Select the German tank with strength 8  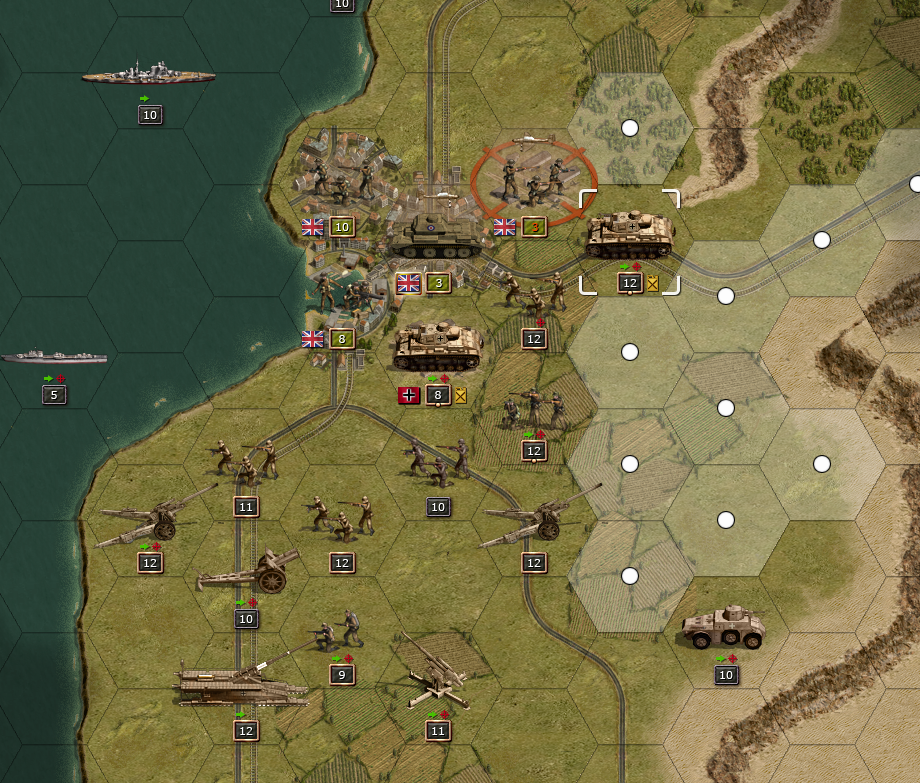(438, 348)
